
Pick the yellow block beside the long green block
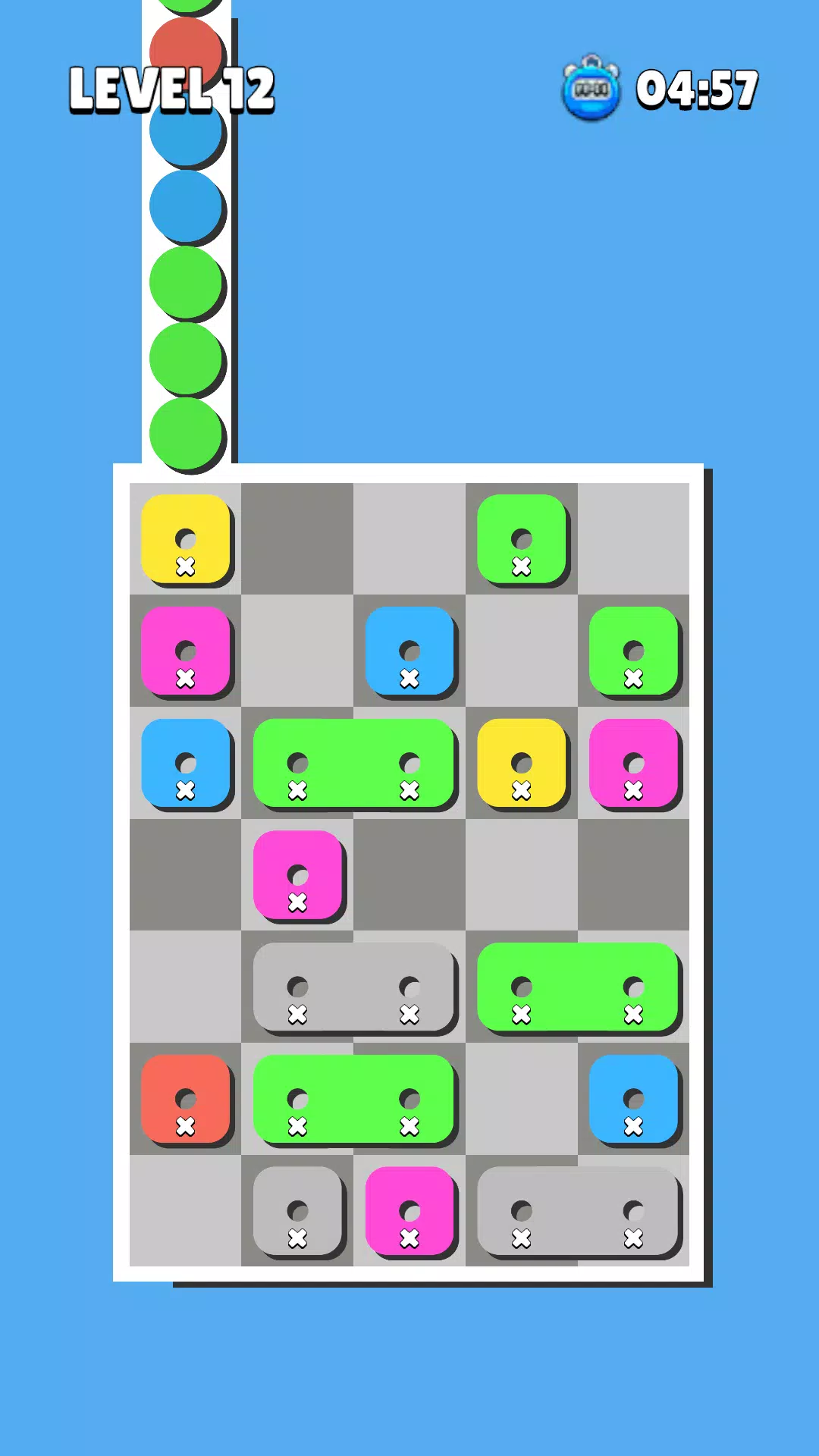click(522, 763)
